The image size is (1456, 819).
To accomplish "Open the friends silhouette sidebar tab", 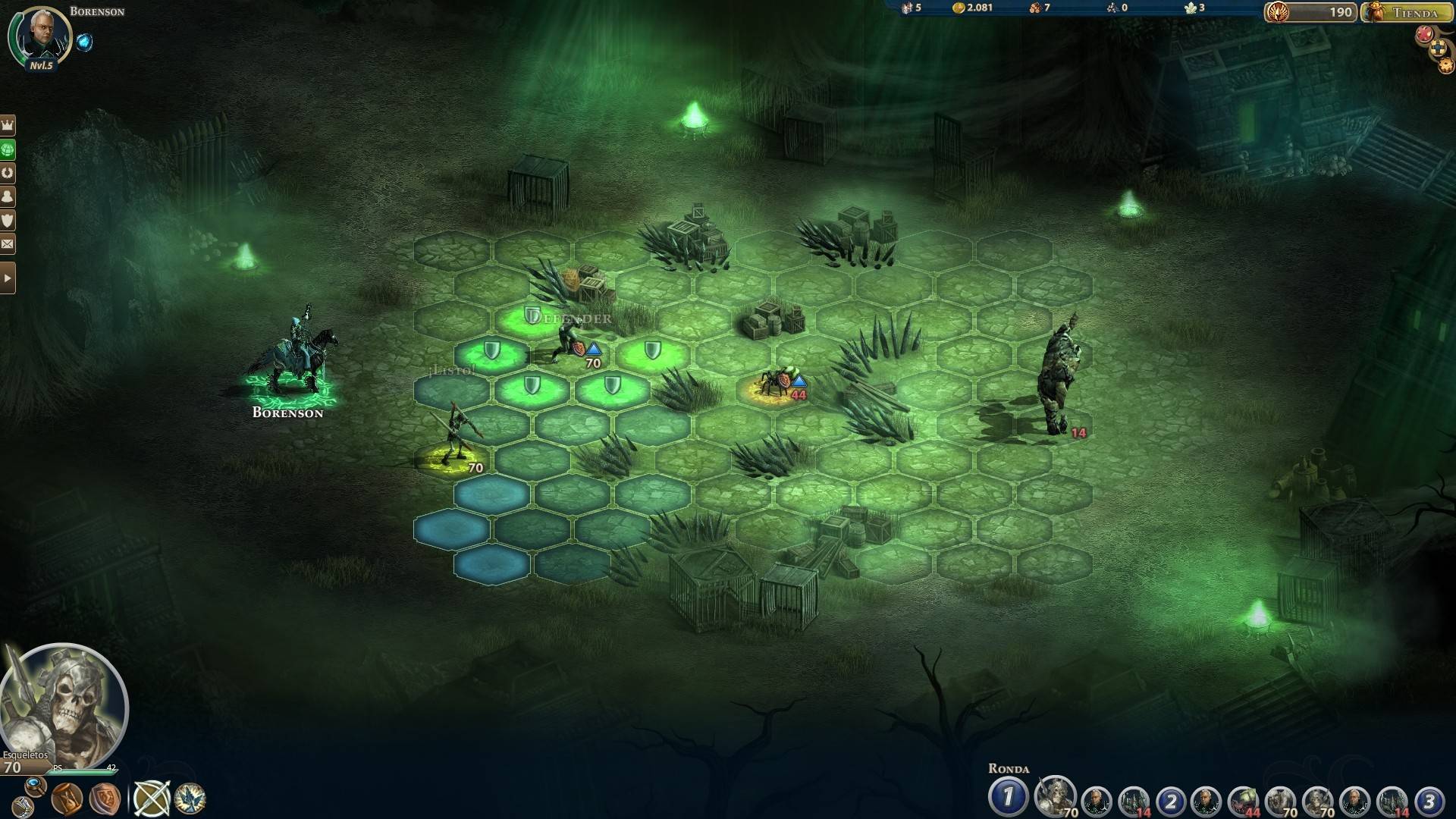I will [8, 196].
